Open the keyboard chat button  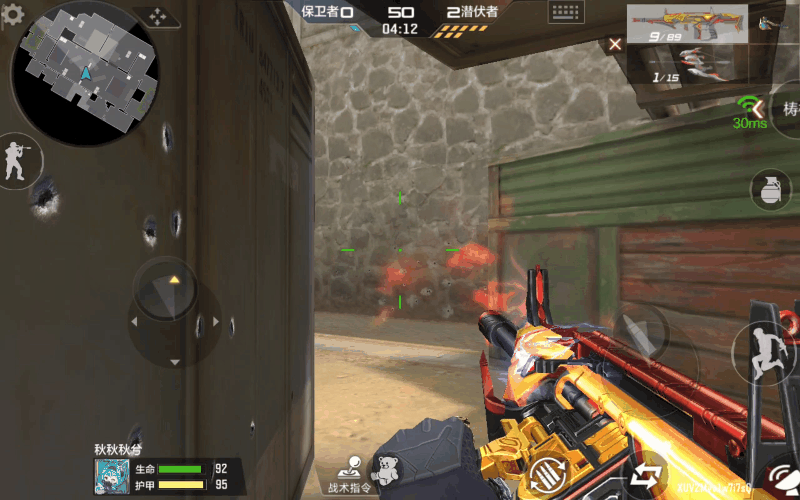point(567,13)
